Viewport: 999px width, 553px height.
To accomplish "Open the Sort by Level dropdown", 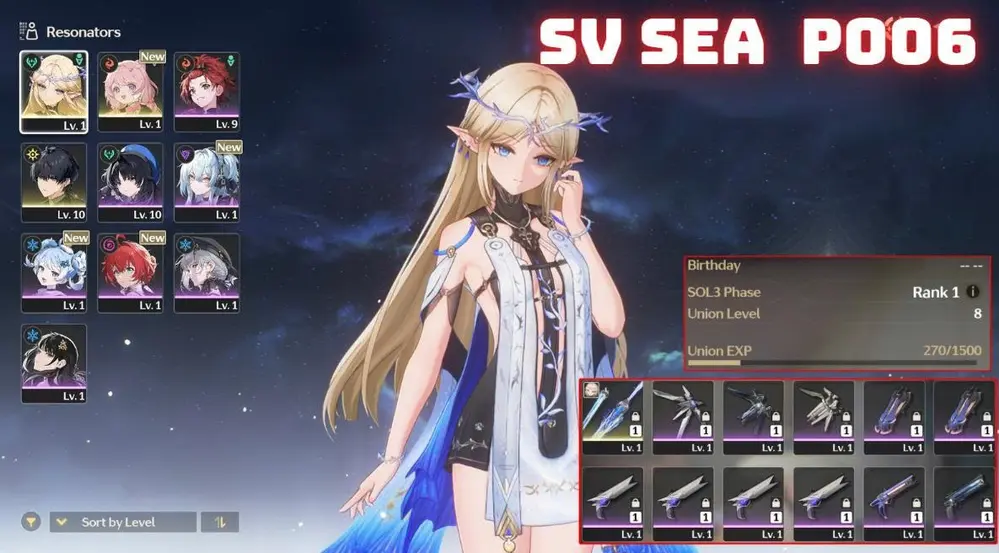I will coord(123,522).
